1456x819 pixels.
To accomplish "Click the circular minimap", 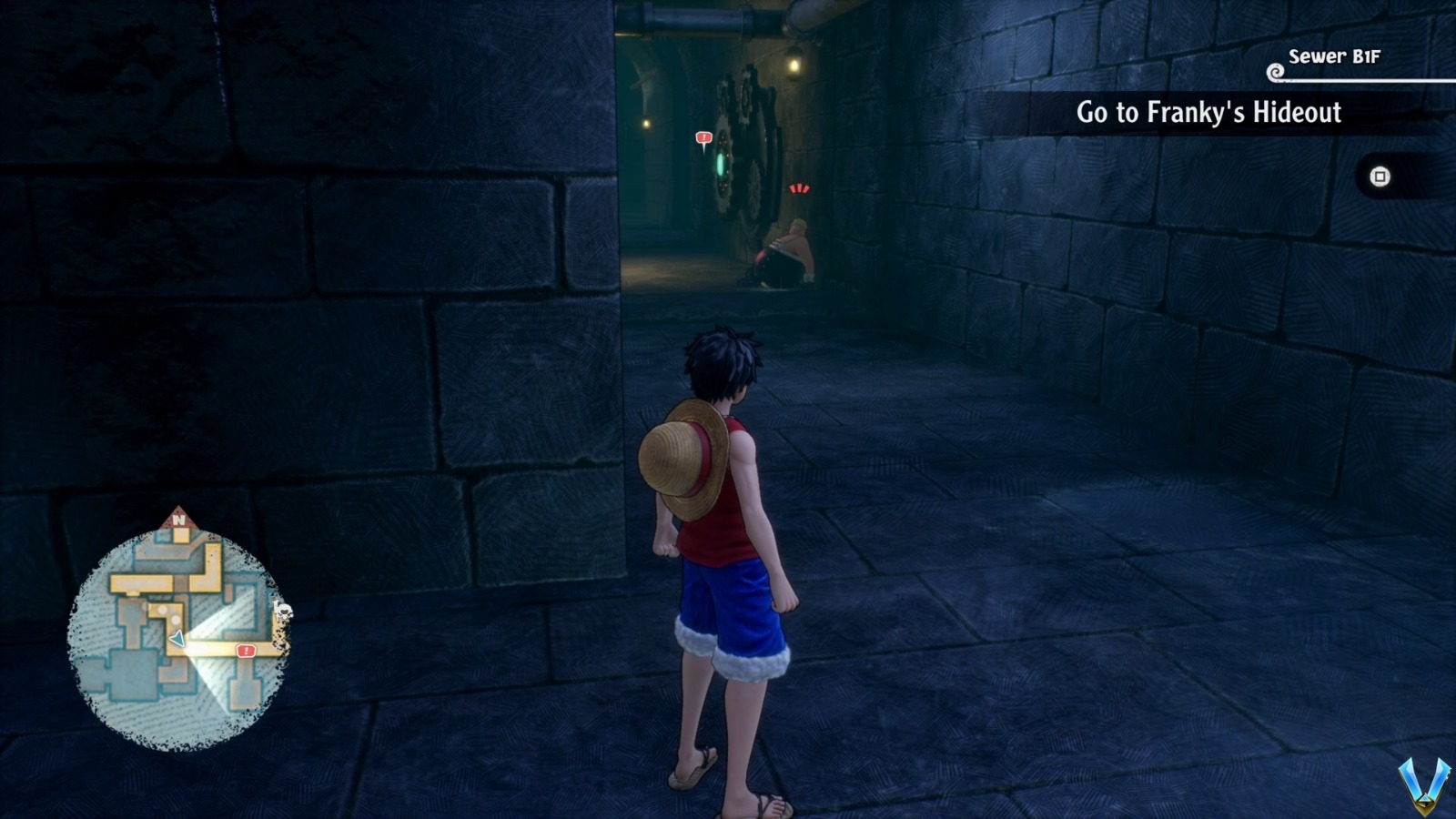I will 178,636.
